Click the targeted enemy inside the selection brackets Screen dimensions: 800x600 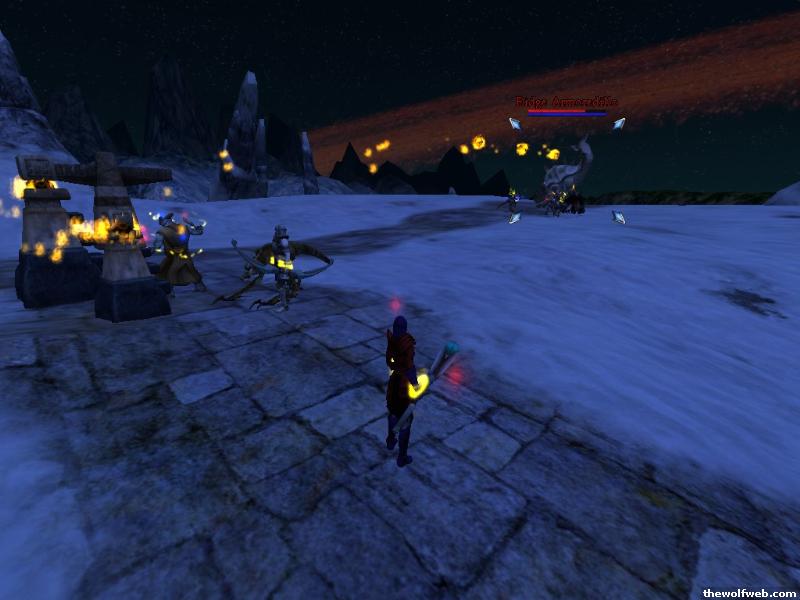point(565,180)
